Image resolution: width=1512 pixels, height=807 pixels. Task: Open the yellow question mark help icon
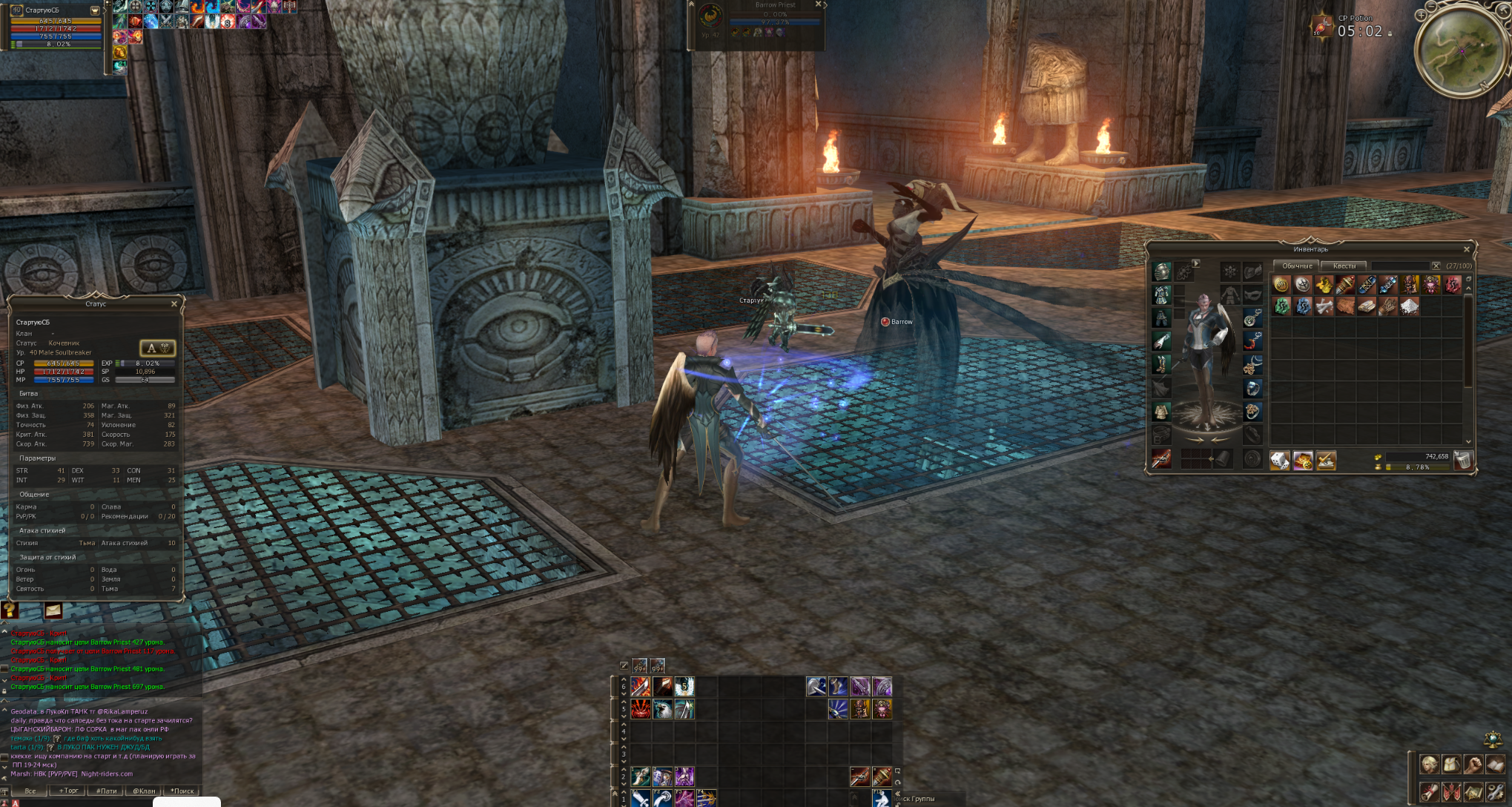click(10, 610)
